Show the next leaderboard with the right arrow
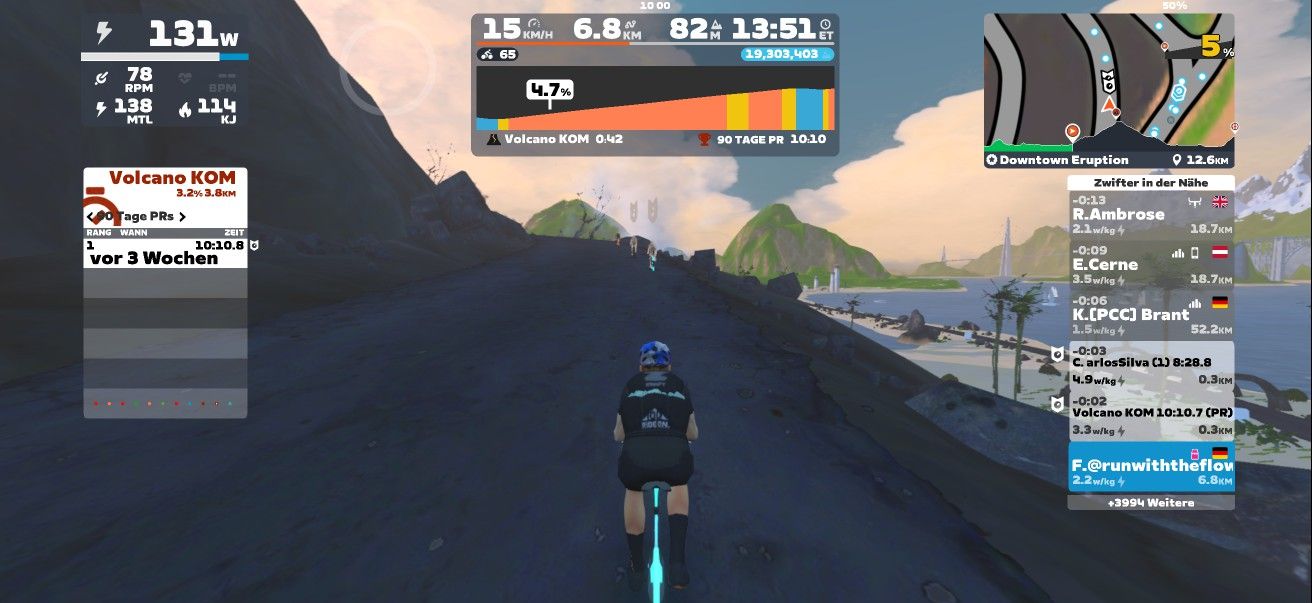This screenshot has width=1312, height=603. (x=182, y=216)
